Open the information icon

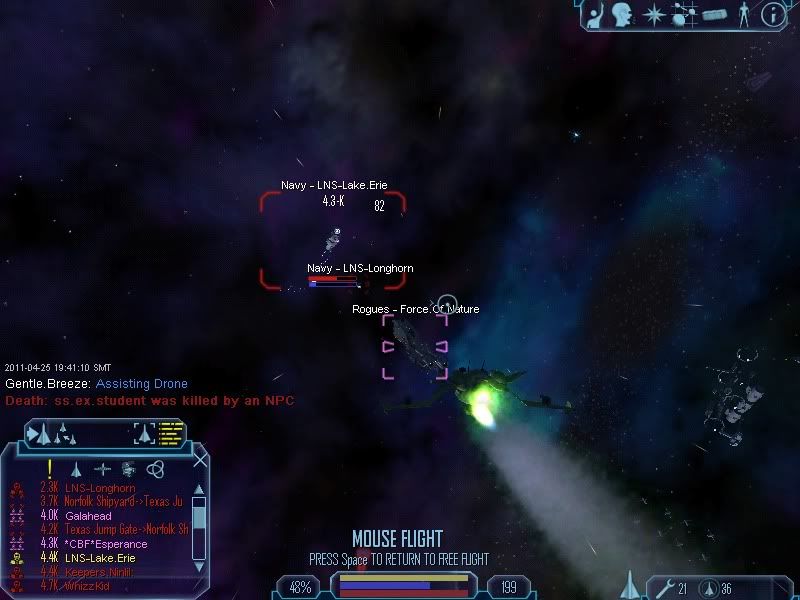pyautogui.click(x=772, y=14)
